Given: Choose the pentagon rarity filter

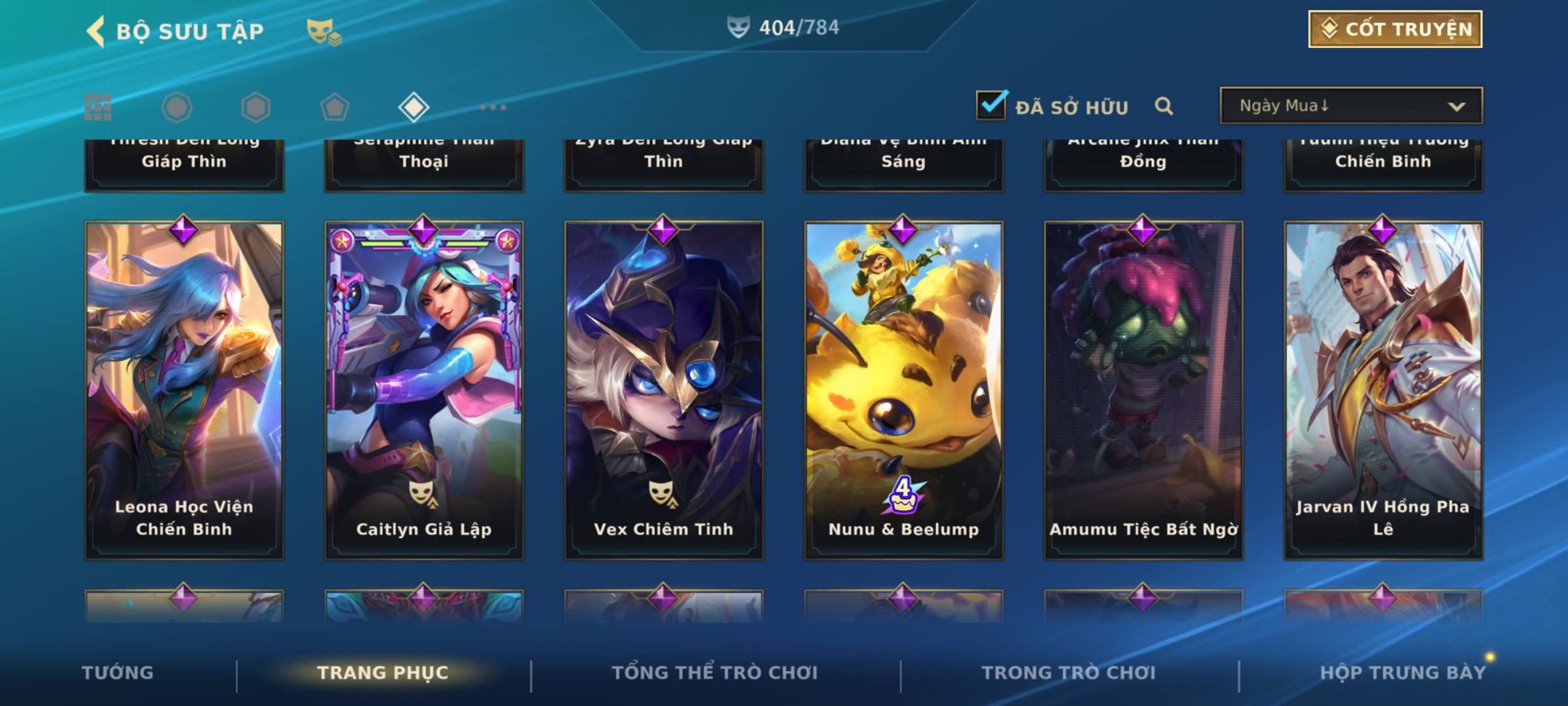Looking at the screenshot, I should click(x=335, y=107).
